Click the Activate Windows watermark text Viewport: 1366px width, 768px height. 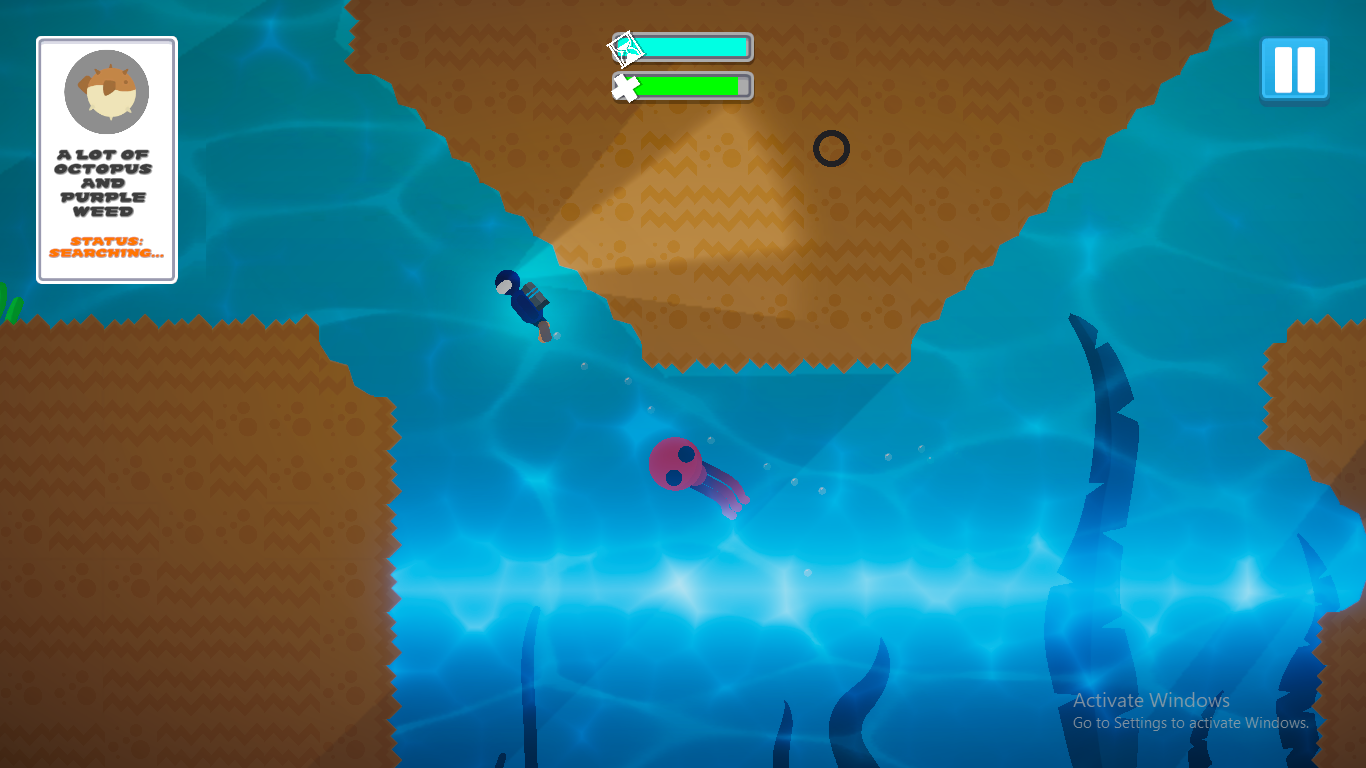click(x=1150, y=700)
